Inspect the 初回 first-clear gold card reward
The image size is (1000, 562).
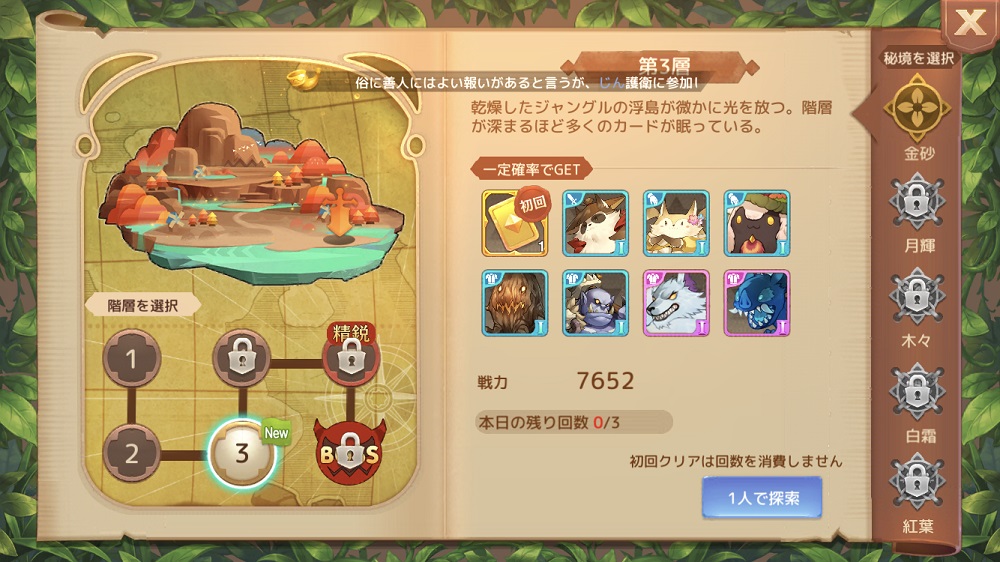(x=515, y=223)
